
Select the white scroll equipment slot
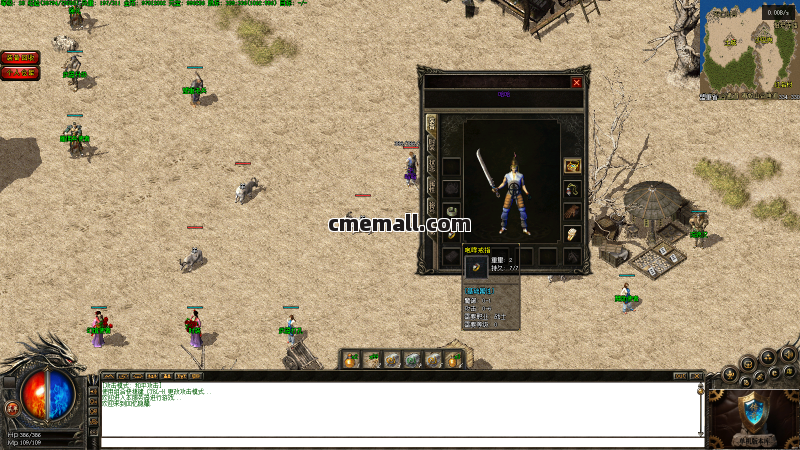tap(573, 235)
